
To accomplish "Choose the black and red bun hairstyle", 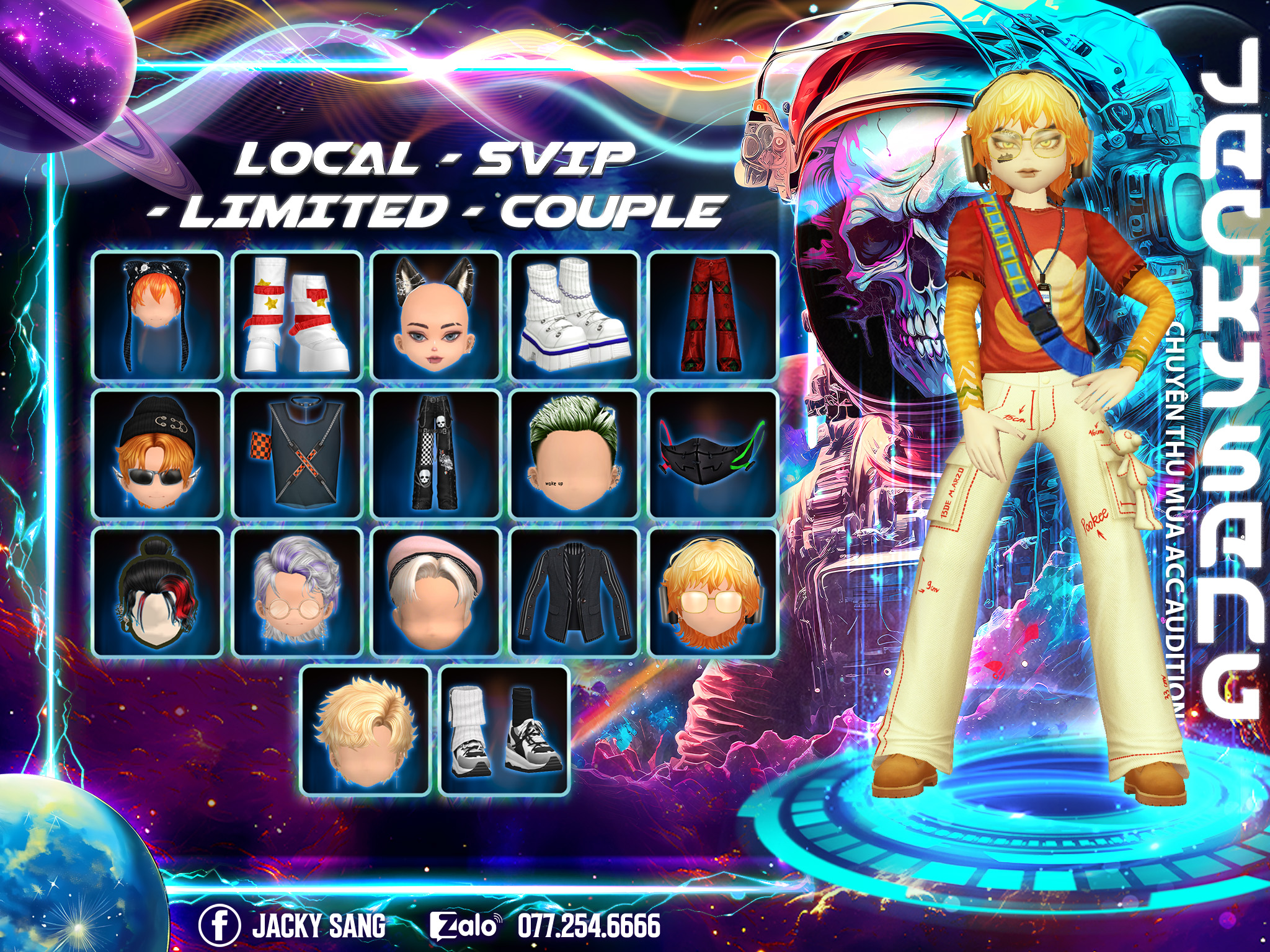I will click(157, 593).
